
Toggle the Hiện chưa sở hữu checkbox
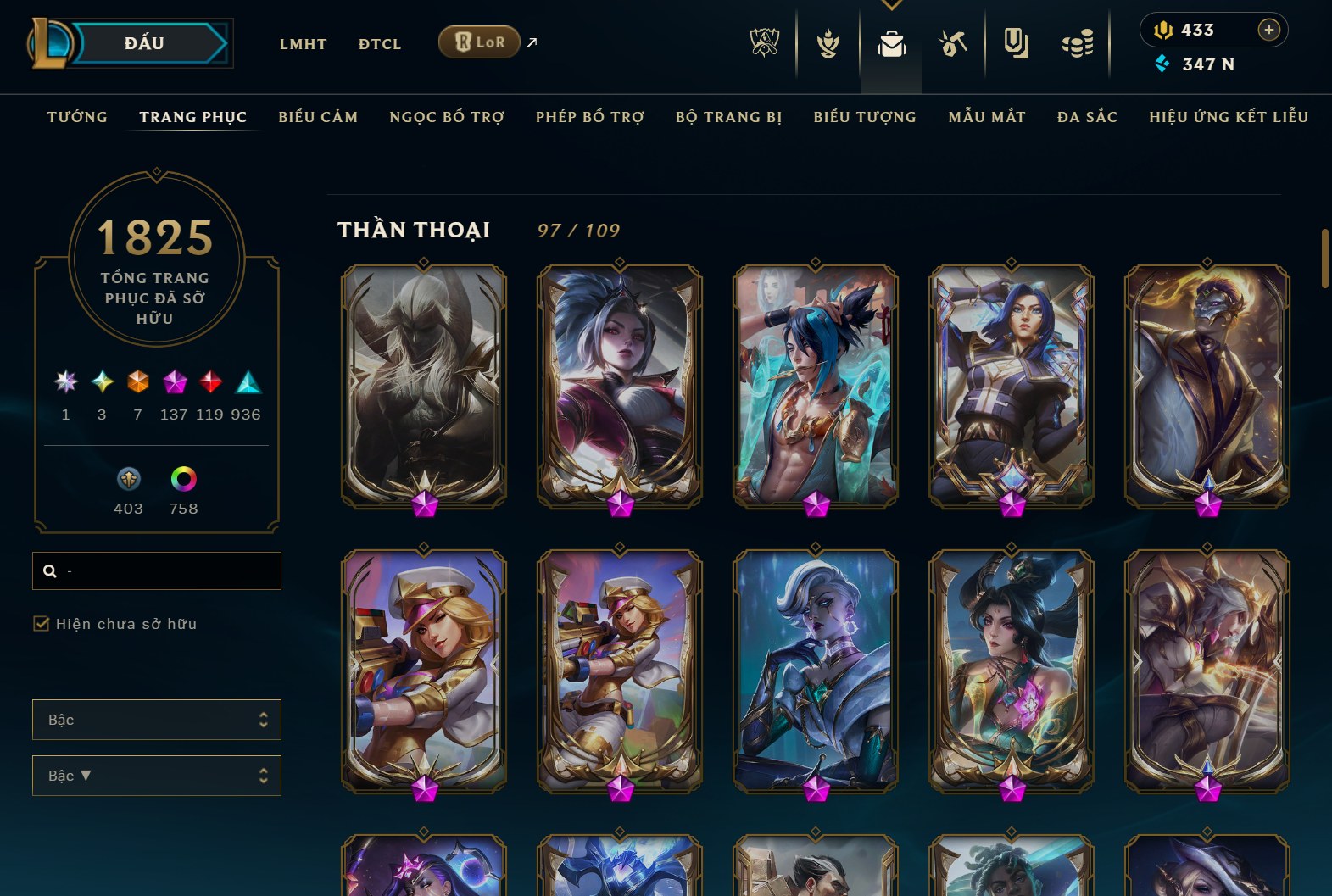point(42,624)
